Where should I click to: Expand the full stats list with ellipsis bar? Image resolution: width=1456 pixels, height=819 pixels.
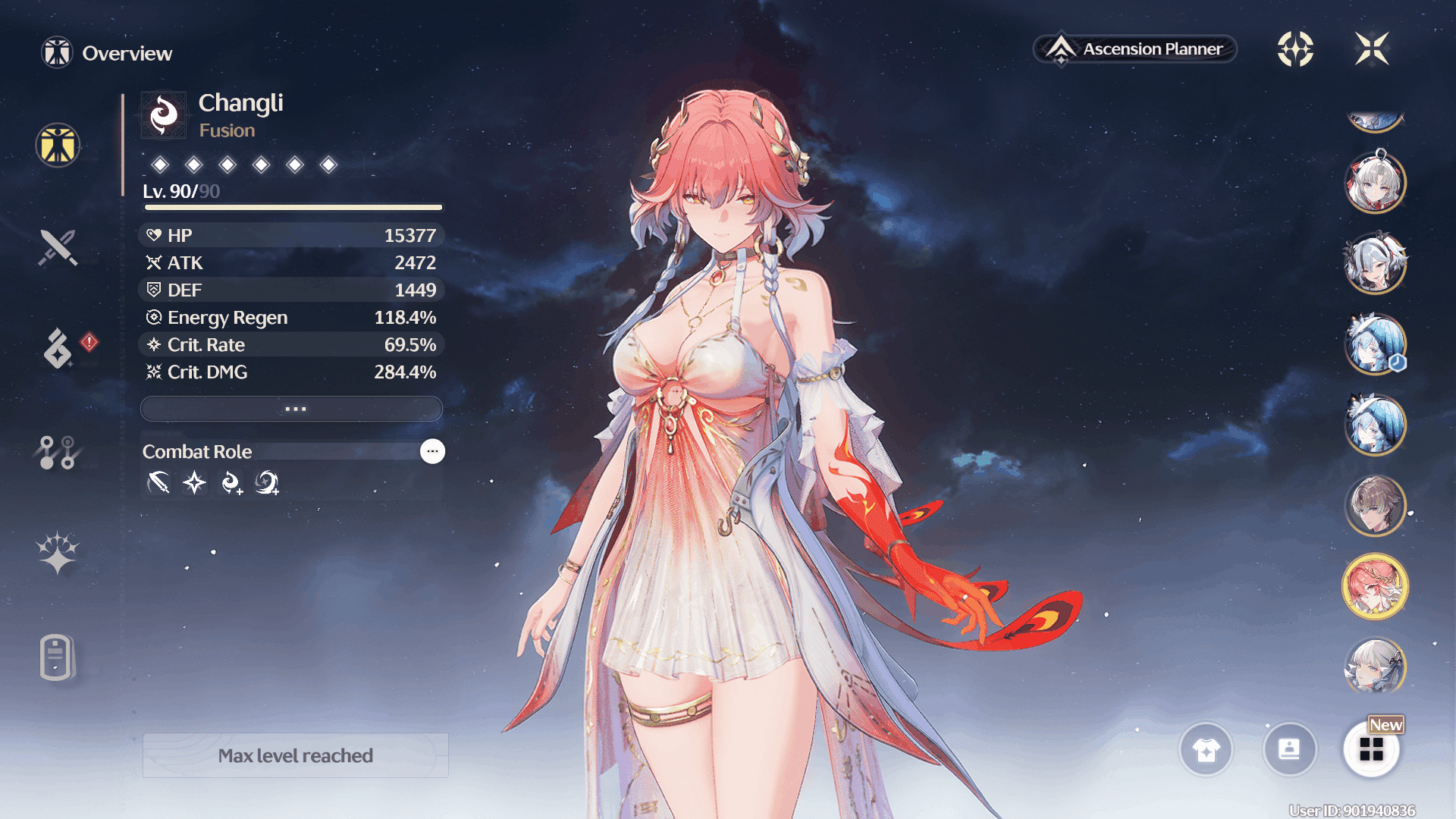(x=292, y=409)
